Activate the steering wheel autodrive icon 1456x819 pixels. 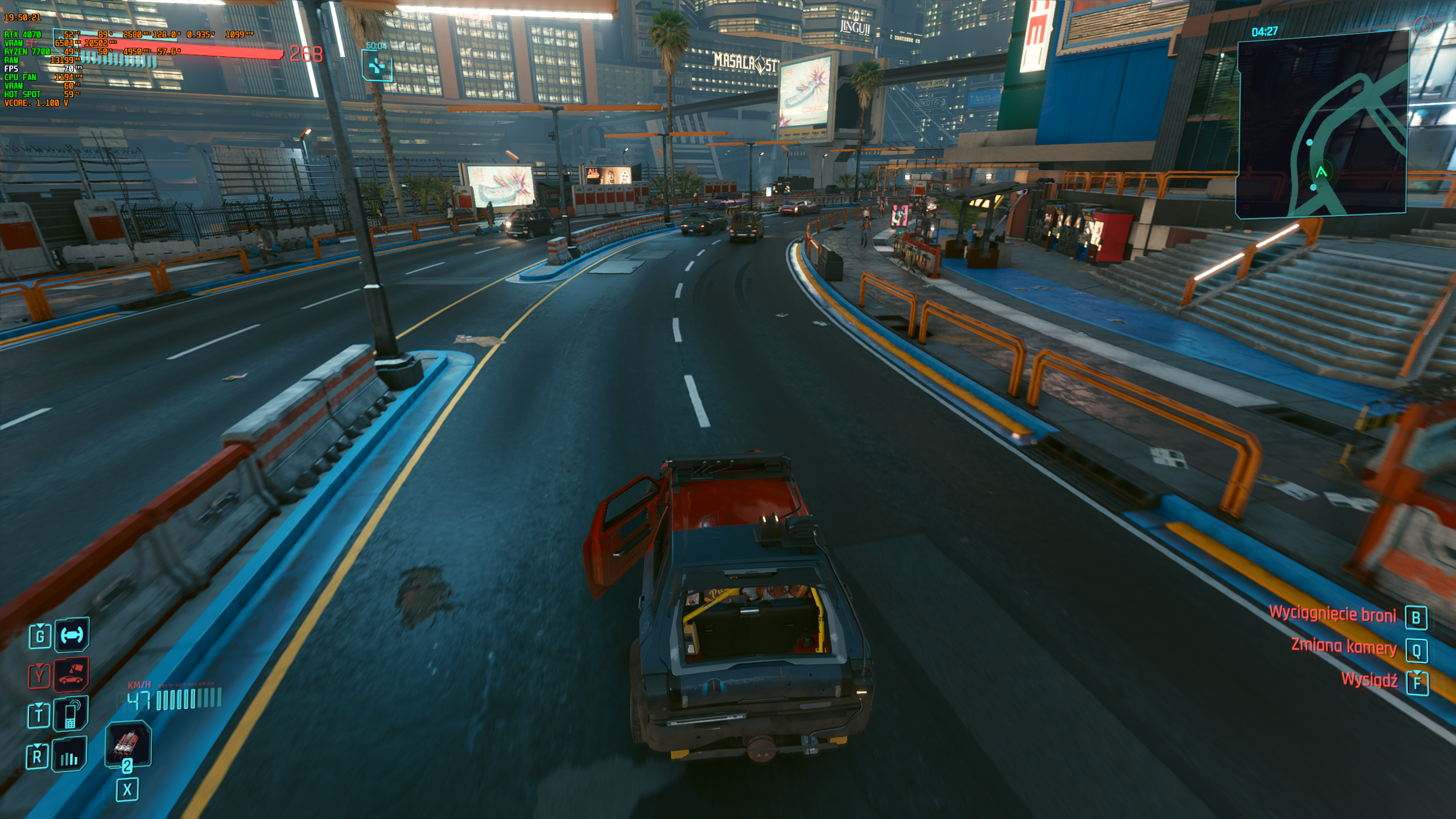(72, 635)
